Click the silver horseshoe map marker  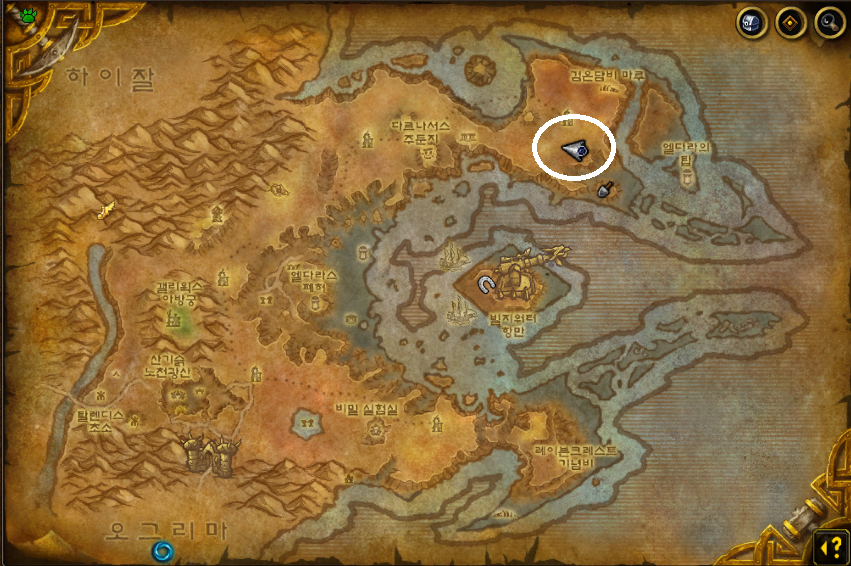click(x=488, y=283)
